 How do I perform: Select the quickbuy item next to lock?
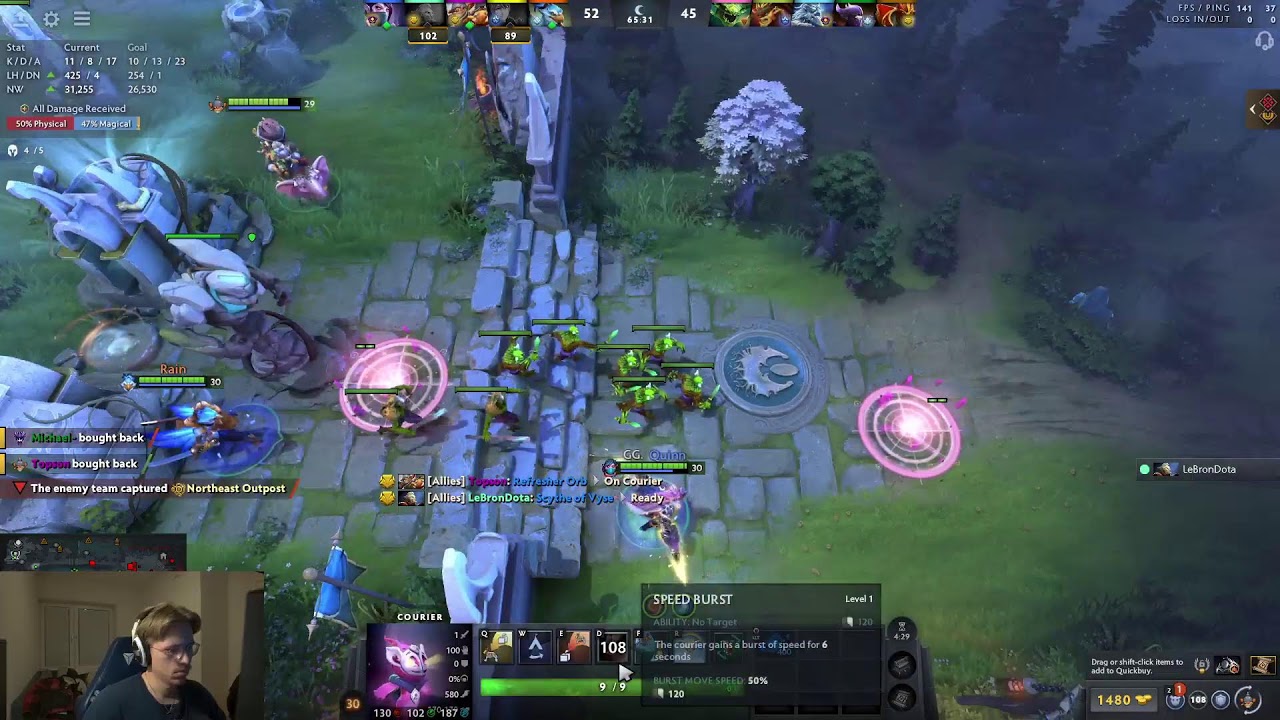1228,666
